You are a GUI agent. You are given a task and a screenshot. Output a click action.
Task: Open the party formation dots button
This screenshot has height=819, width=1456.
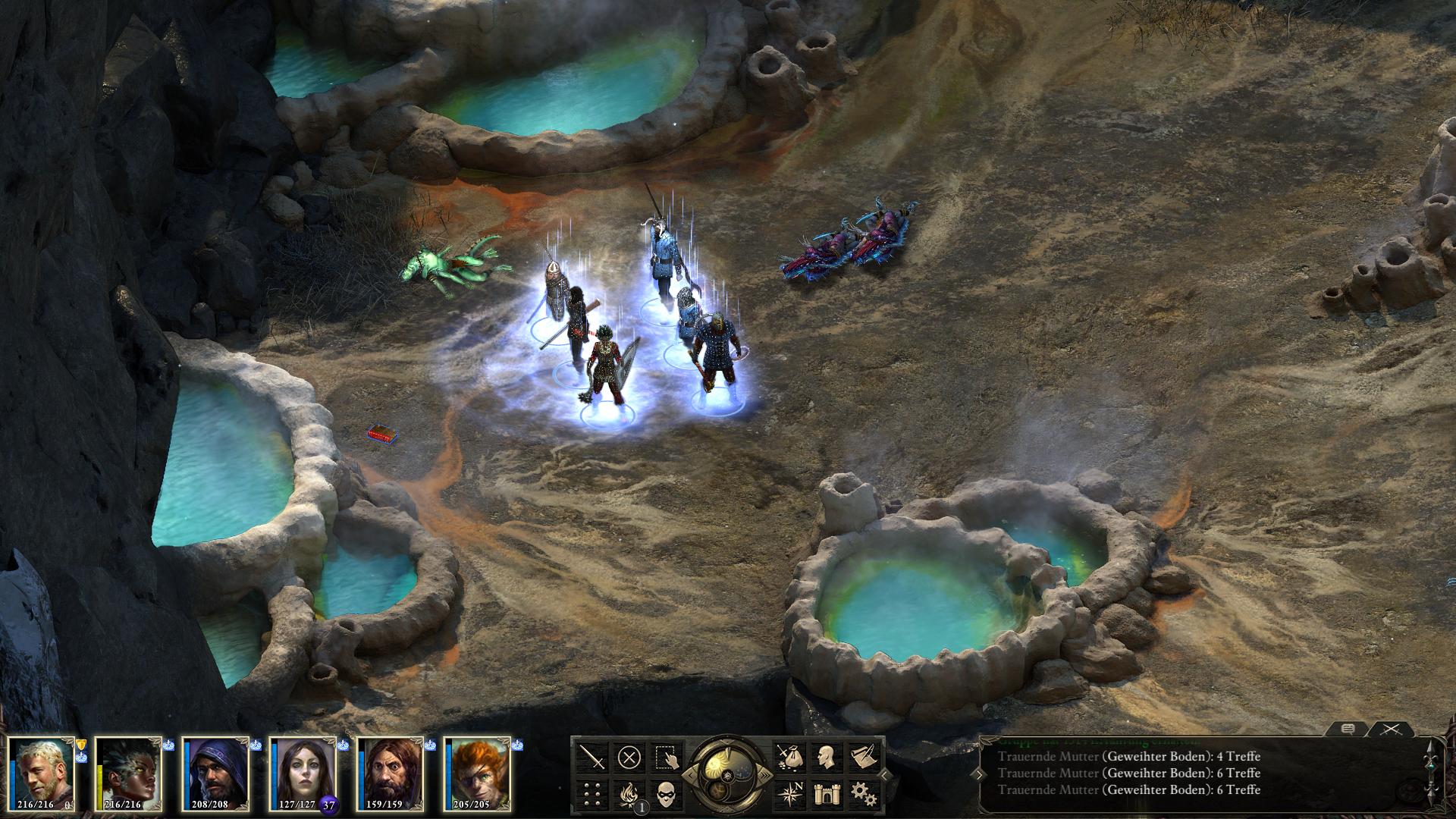tap(593, 793)
